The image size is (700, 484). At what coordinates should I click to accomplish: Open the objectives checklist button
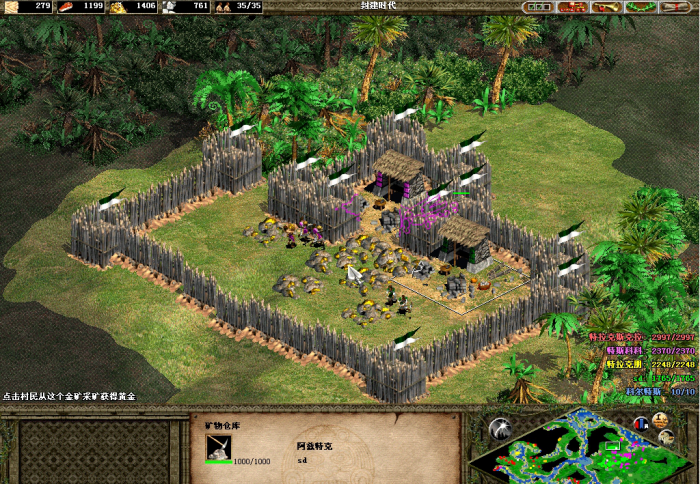click(x=538, y=7)
